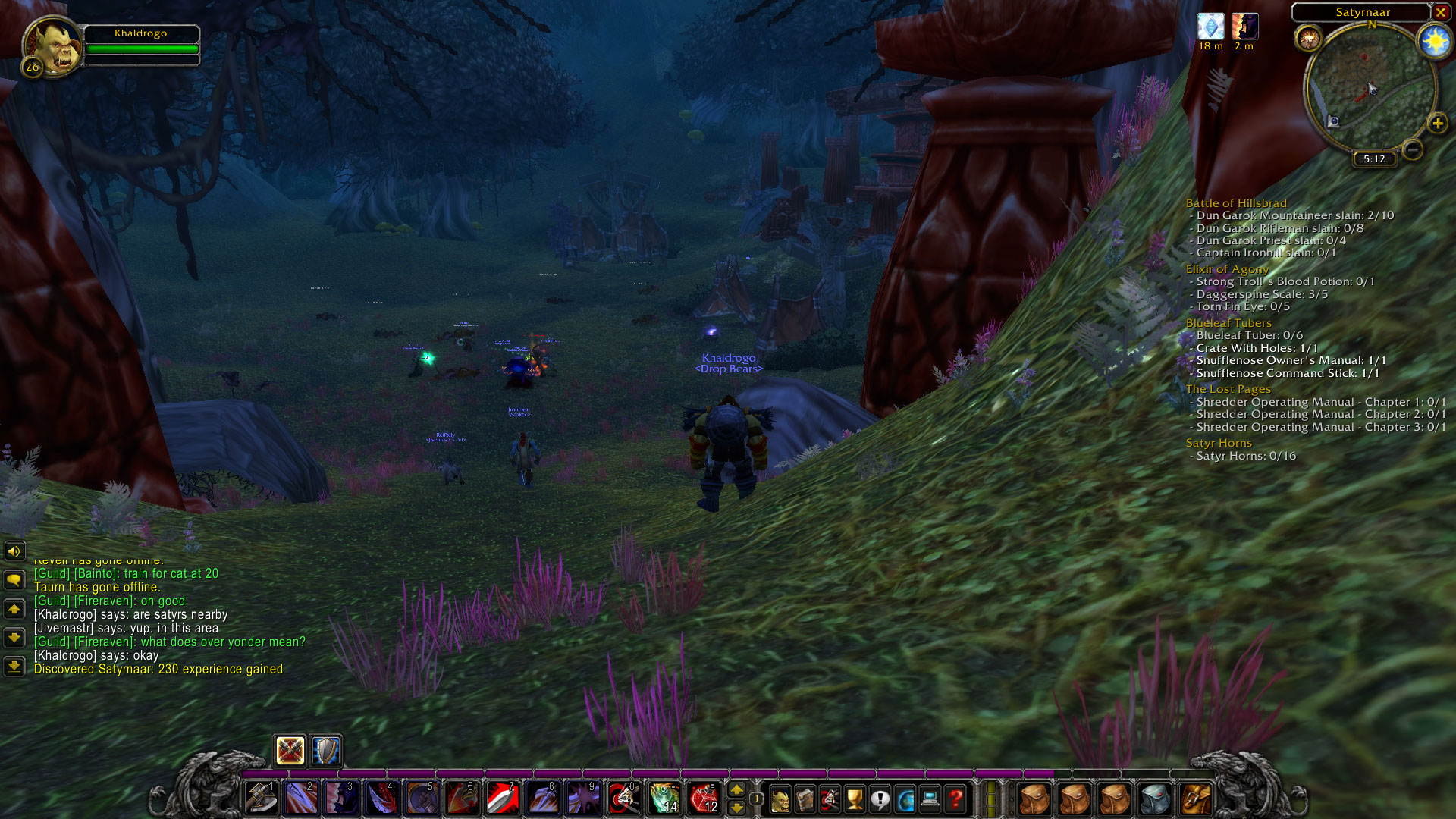
Task: Open achievements via the golden cup icon
Action: (853, 798)
